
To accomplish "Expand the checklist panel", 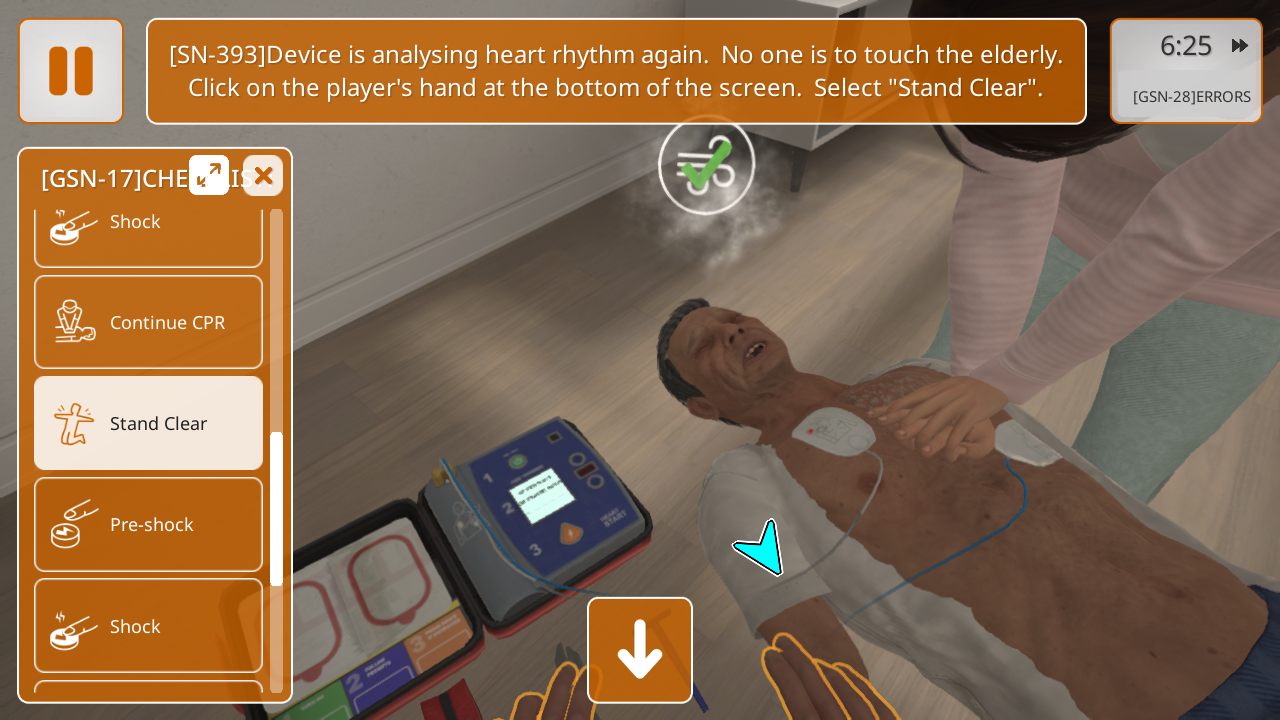I will 209,175.
